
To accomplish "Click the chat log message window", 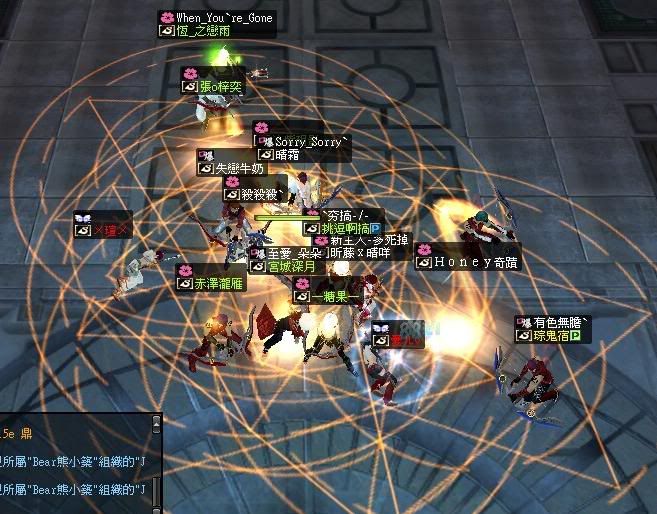I will (x=73, y=463).
